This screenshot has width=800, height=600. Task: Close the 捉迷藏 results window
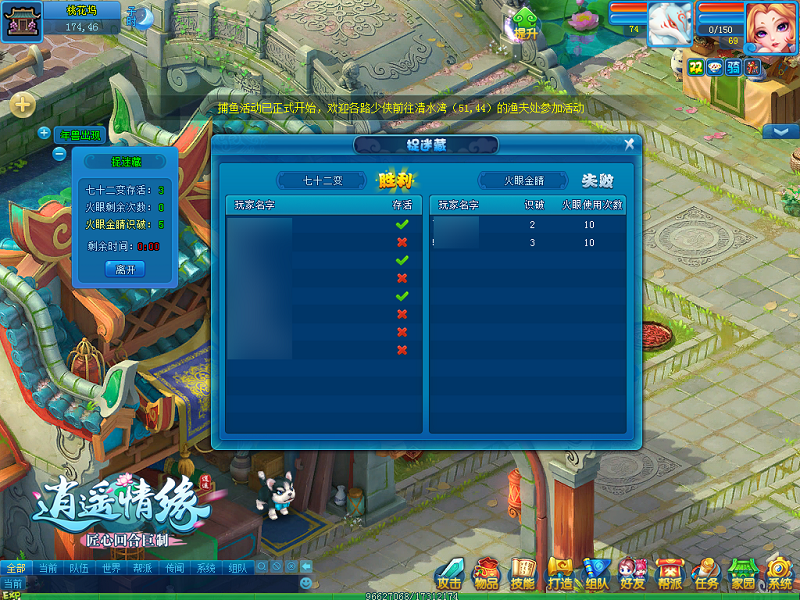629,144
